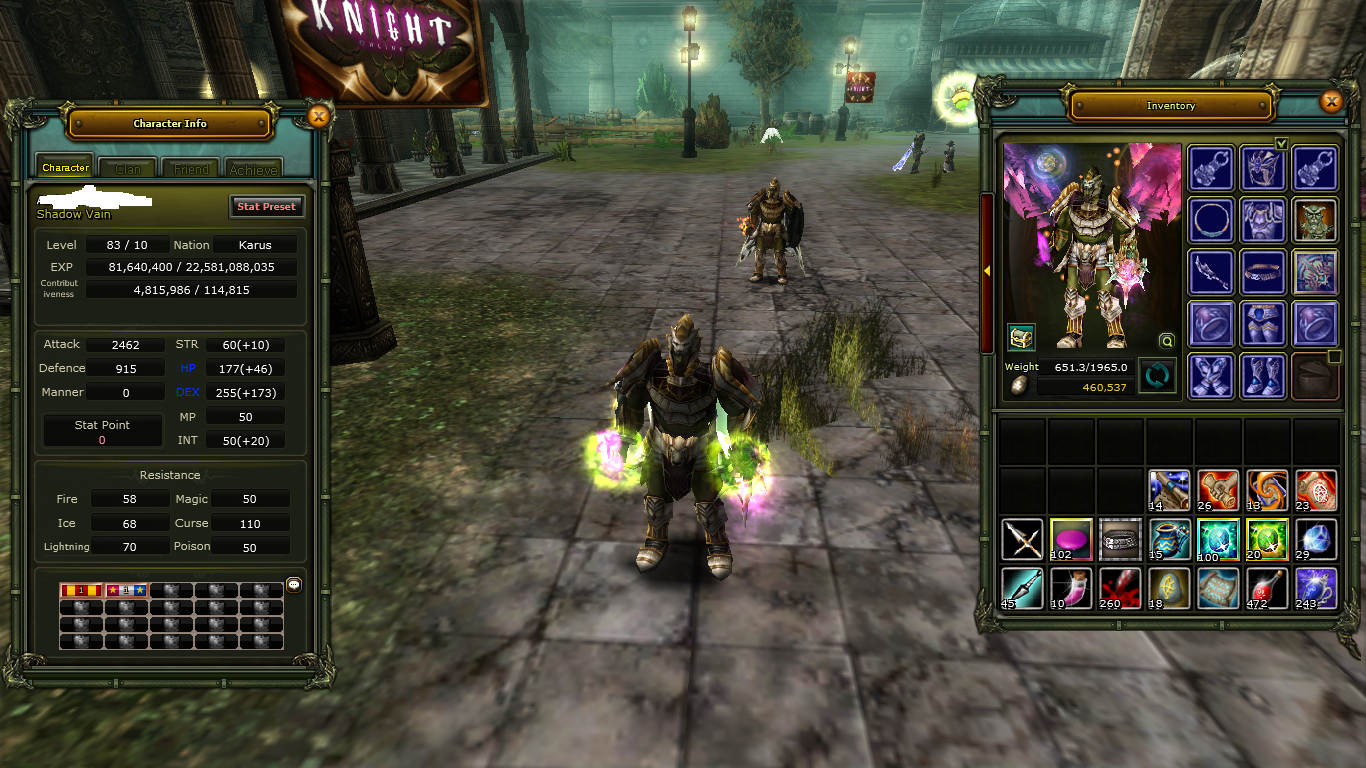The height and width of the screenshot is (768, 1366).
Task: Select the red potion stack of 472
Action: (1268, 589)
